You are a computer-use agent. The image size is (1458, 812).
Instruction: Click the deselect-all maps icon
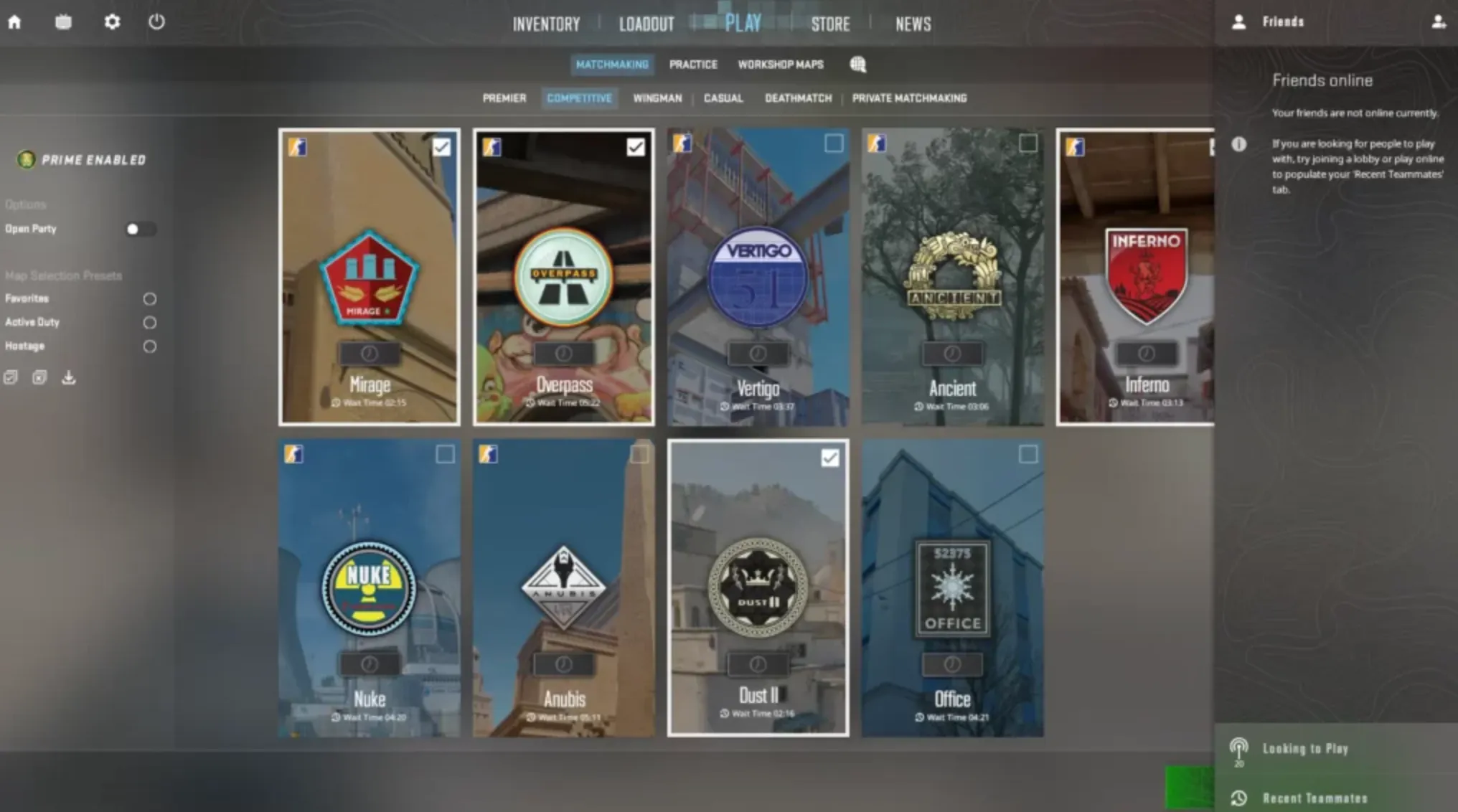tap(39, 377)
